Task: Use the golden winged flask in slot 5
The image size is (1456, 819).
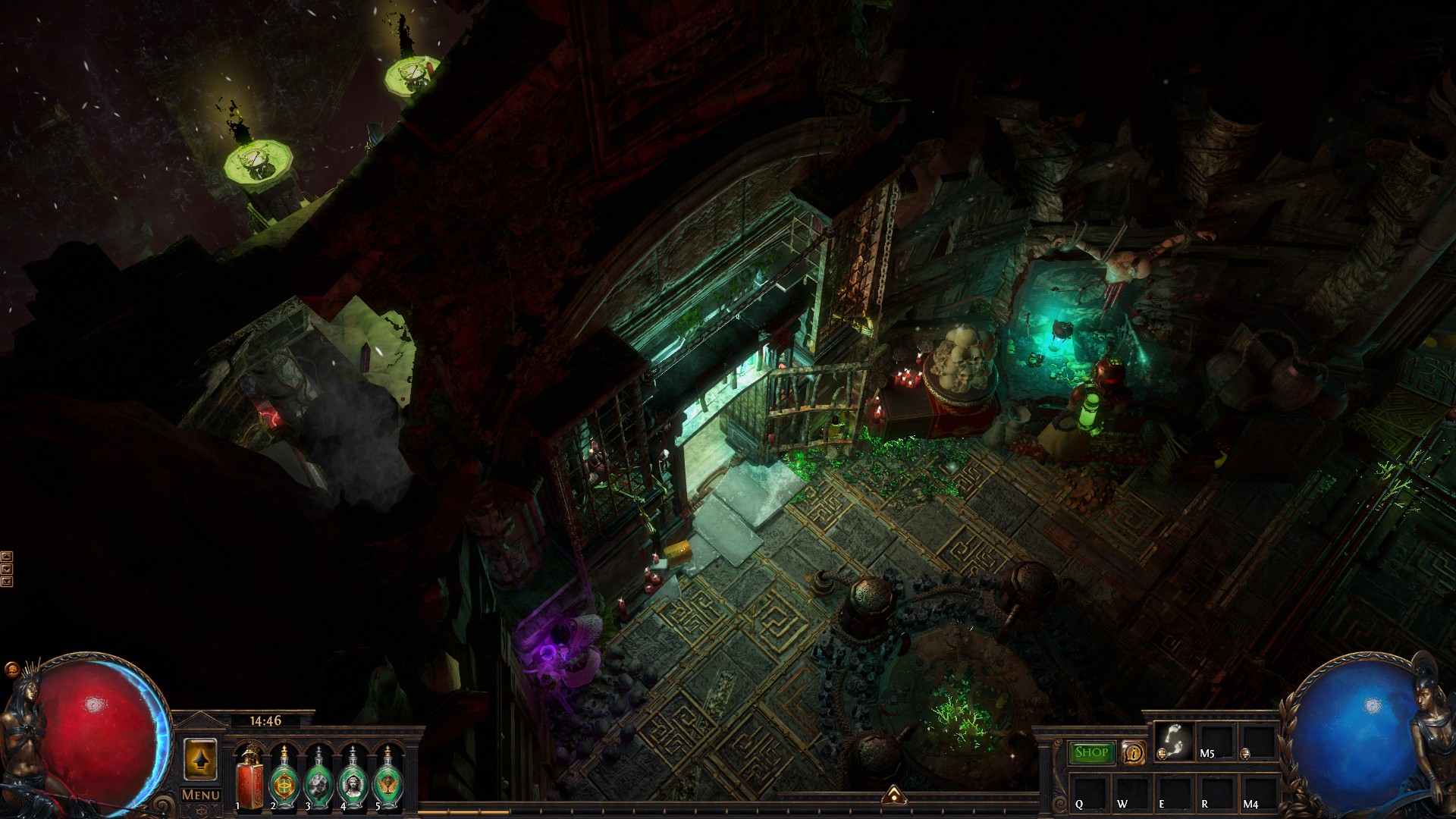Action: 388,779
